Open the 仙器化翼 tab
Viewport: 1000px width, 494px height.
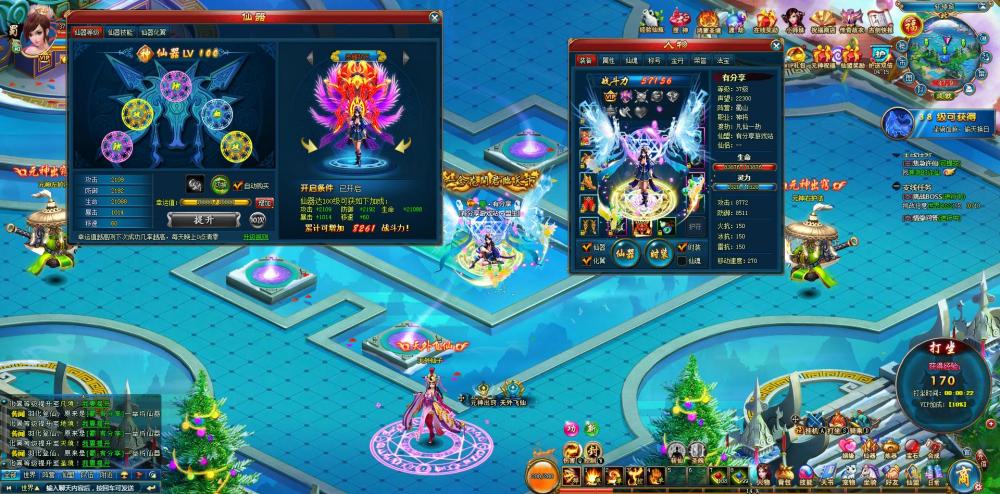coord(153,33)
